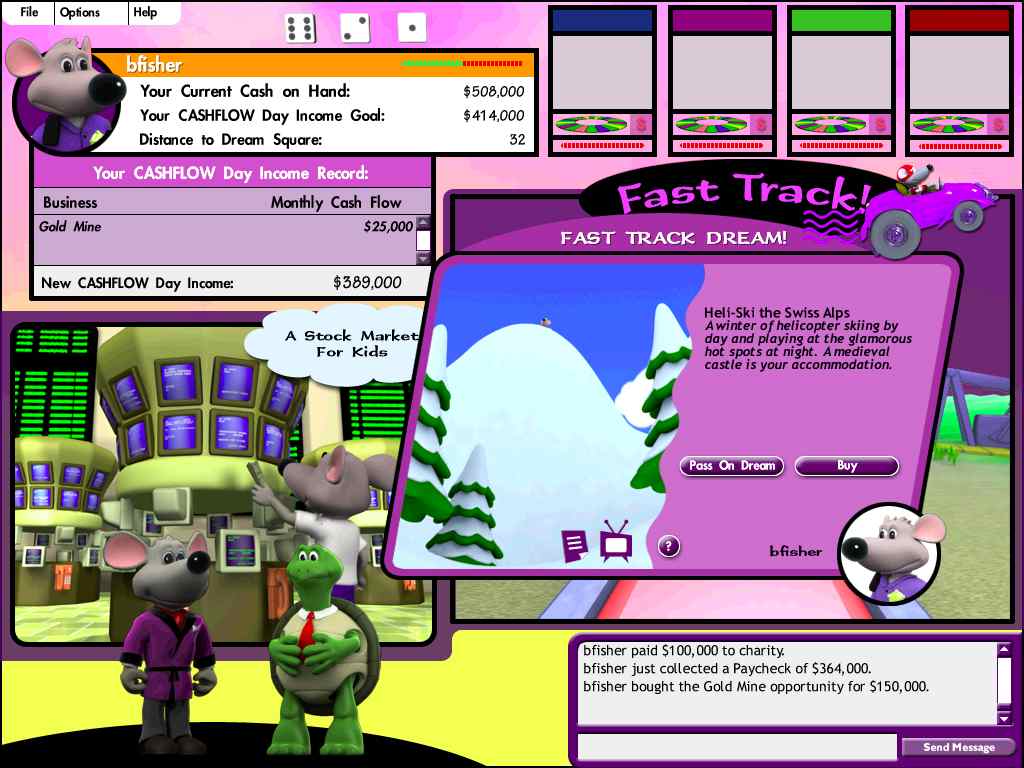Click the chat log scroll up arrow
The width and height of the screenshot is (1024, 768).
(x=1004, y=650)
